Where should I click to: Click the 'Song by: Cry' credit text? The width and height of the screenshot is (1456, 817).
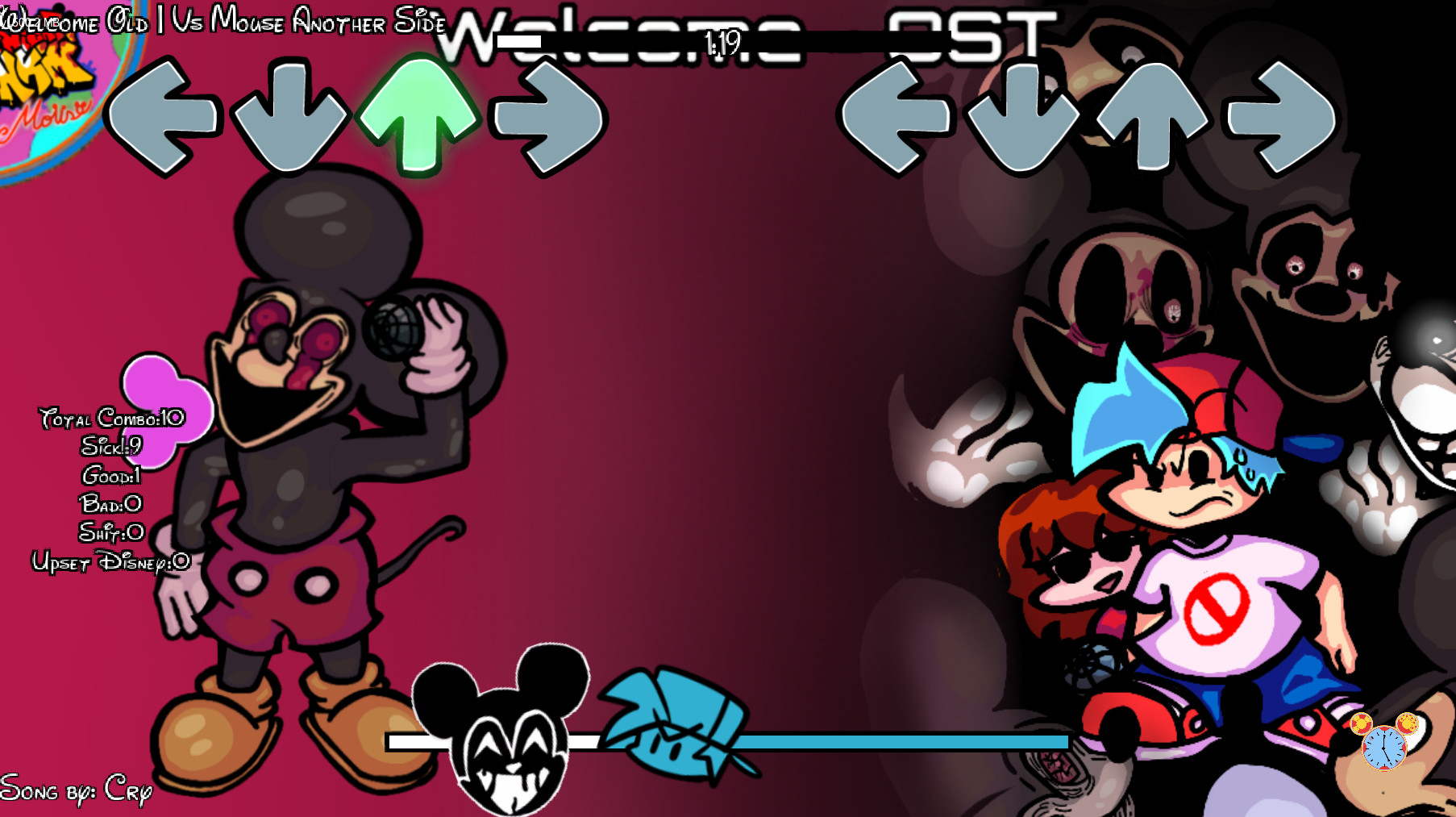77,790
